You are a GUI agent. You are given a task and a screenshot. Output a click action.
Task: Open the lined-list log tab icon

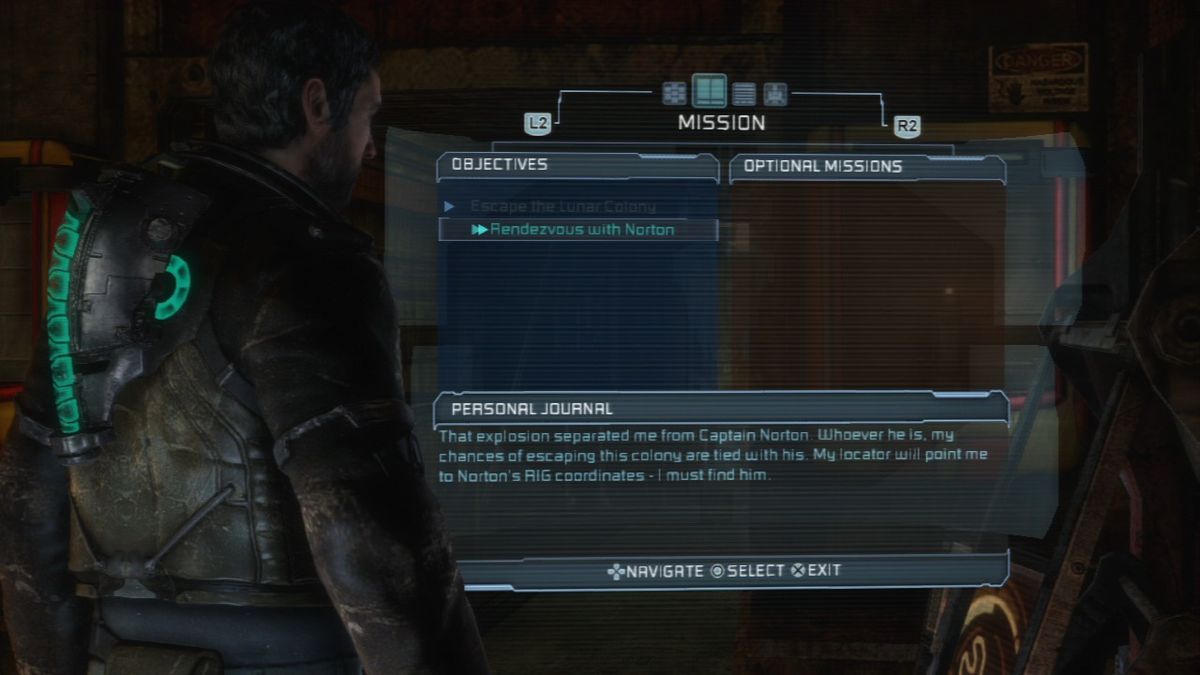click(744, 94)
